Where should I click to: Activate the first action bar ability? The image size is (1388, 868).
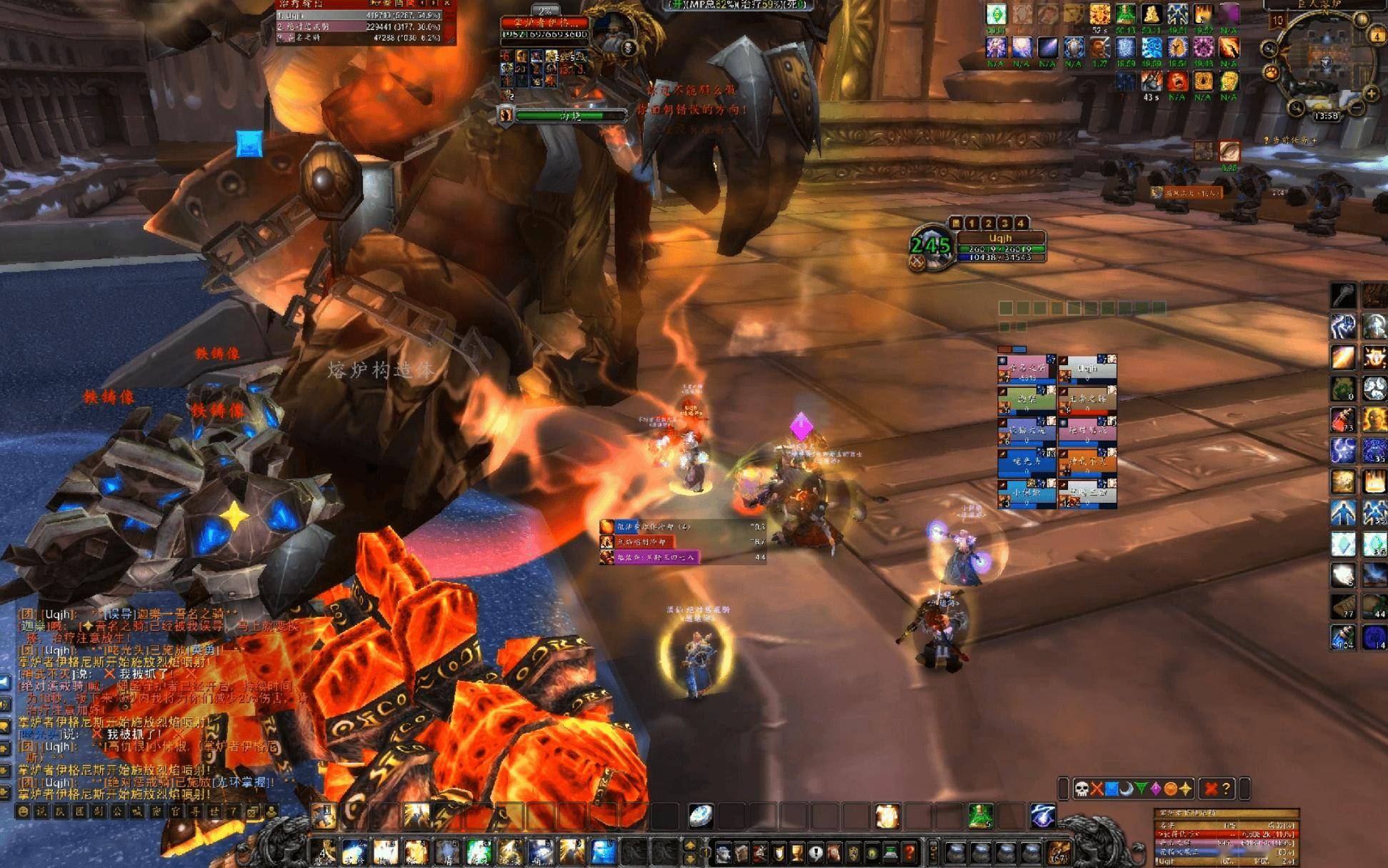[325, 852]
